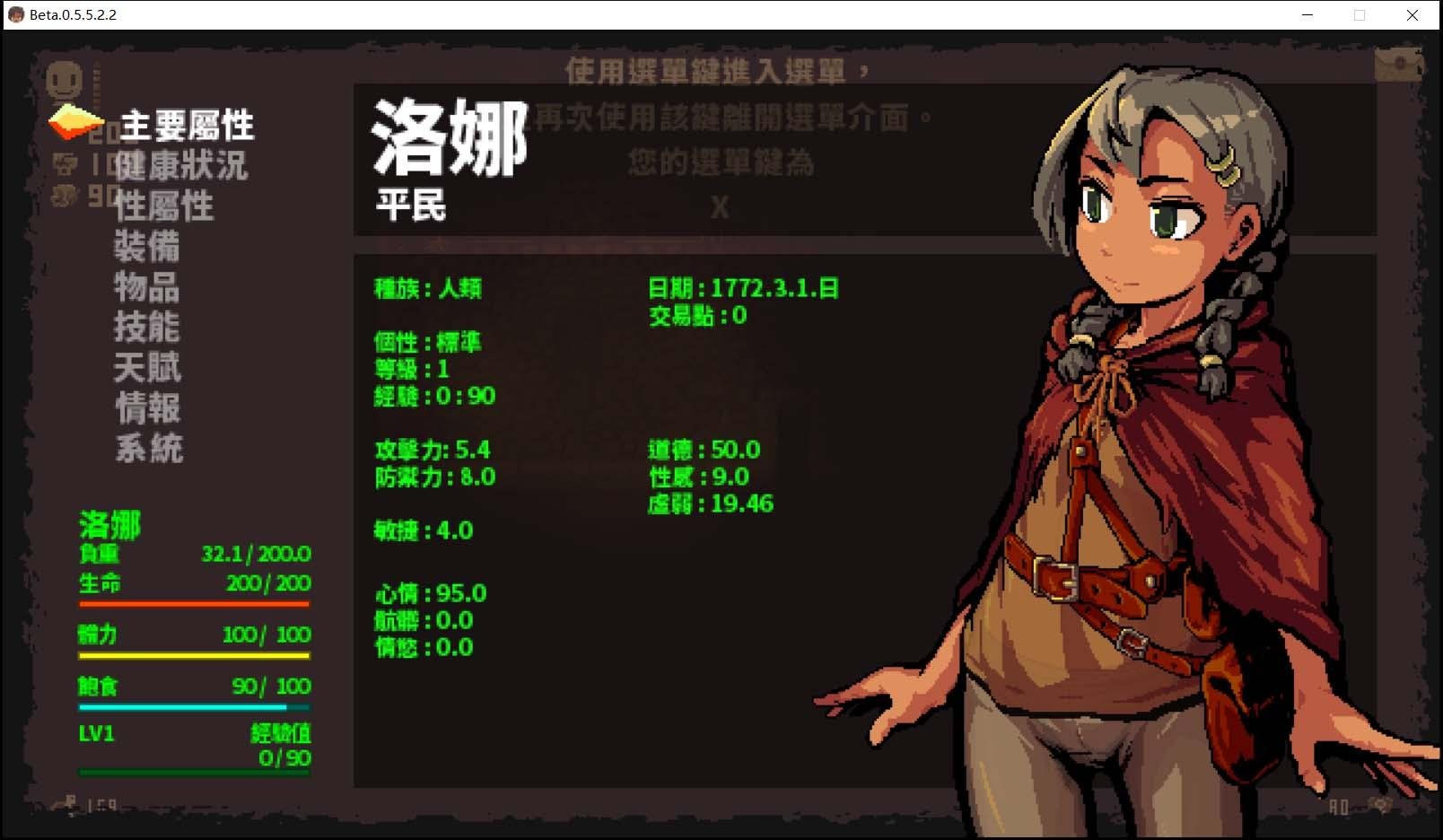Image resolution: width=1443 pixels, height=840 pixels.
Task: Click the small figure icon at bottom-left corner
Action: click(69, 801)
